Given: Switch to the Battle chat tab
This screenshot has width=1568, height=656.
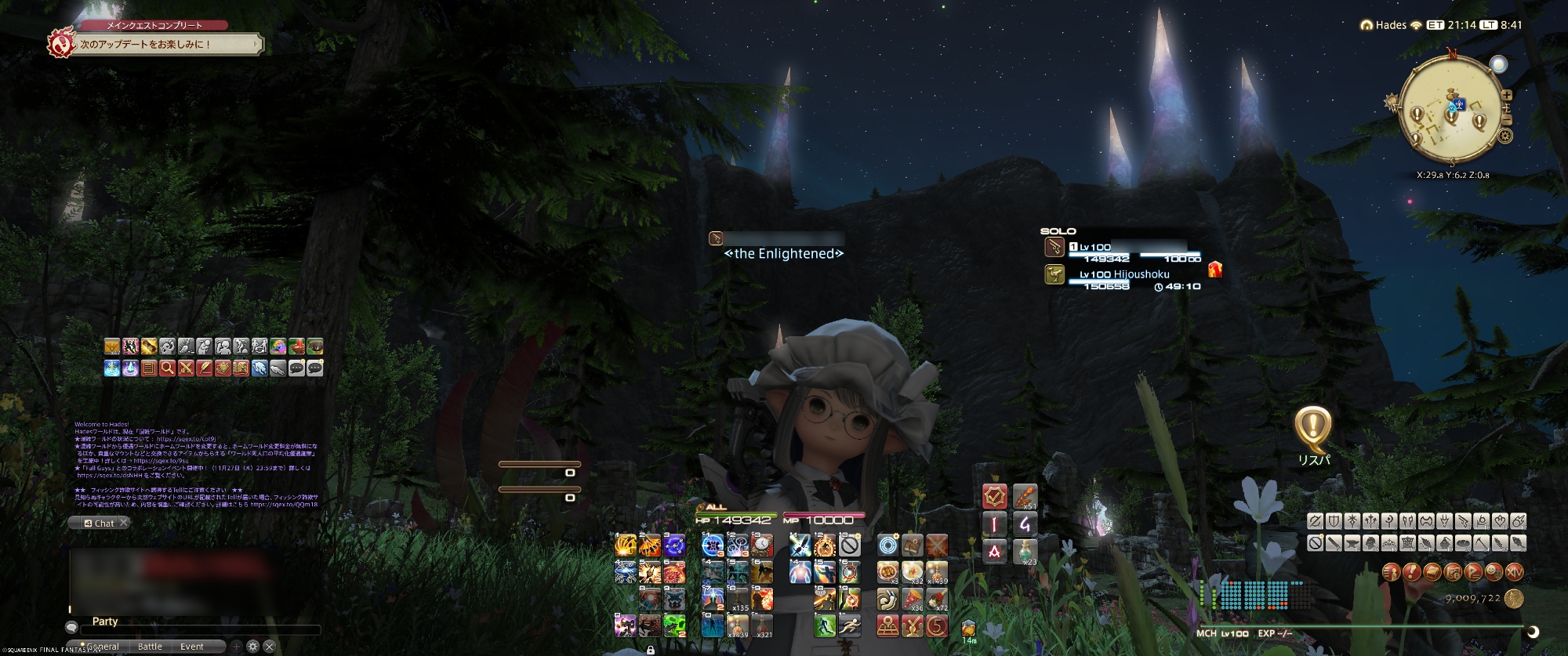Looking at the screenshot, I should [x=150, y=647].
